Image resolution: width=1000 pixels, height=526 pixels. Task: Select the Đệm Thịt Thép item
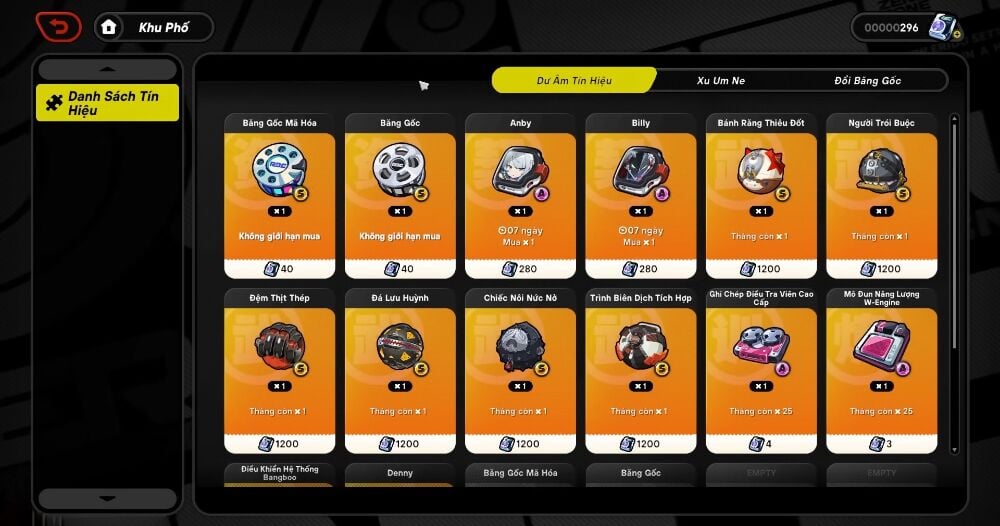(x=279, y=372)
